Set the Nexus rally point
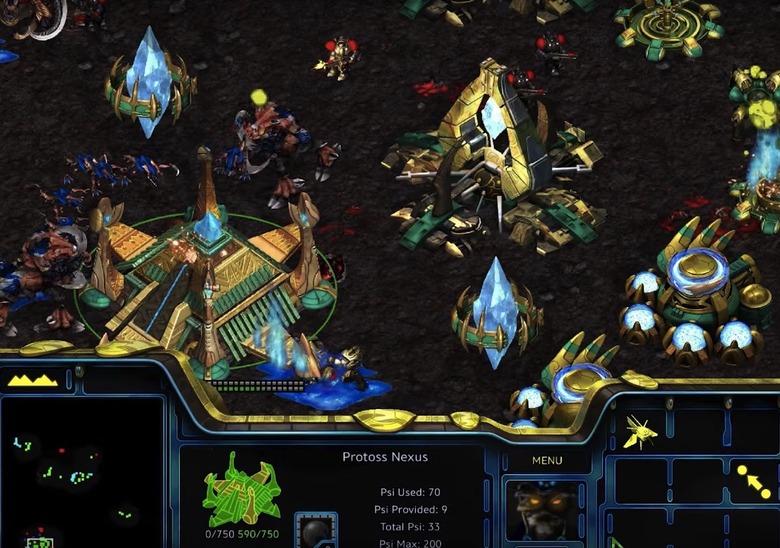This screenshot has height=548, width=780. pos(753,480)
